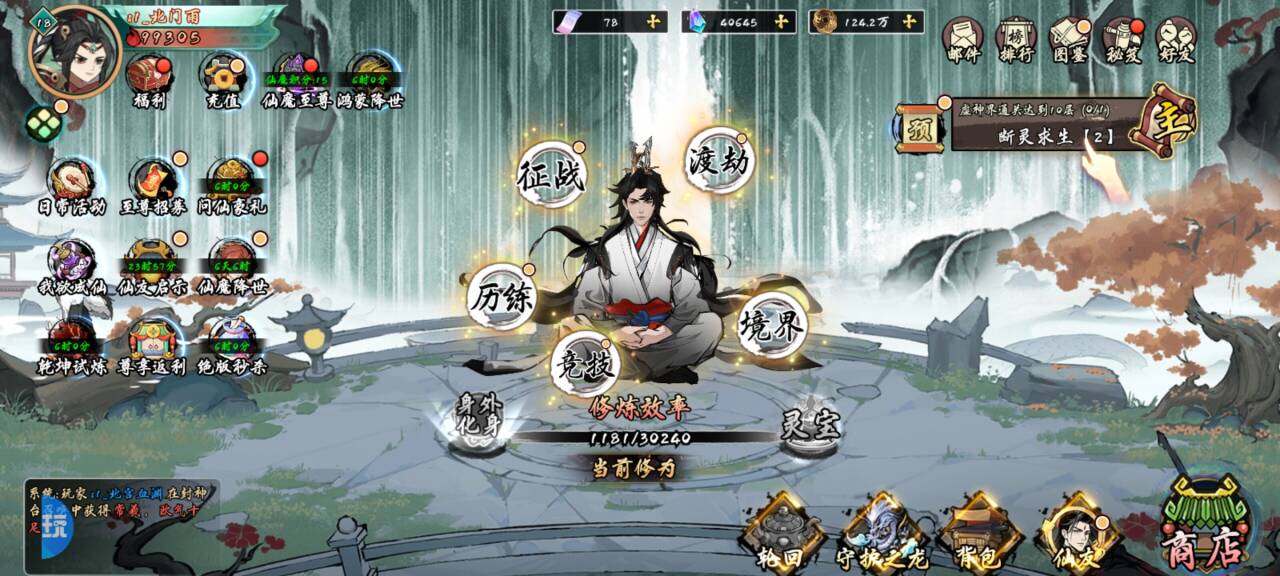The height and width of the screenshot is (576, 1280).
Task: Show the 排行 rankings
Action: tap(1016, 41)
